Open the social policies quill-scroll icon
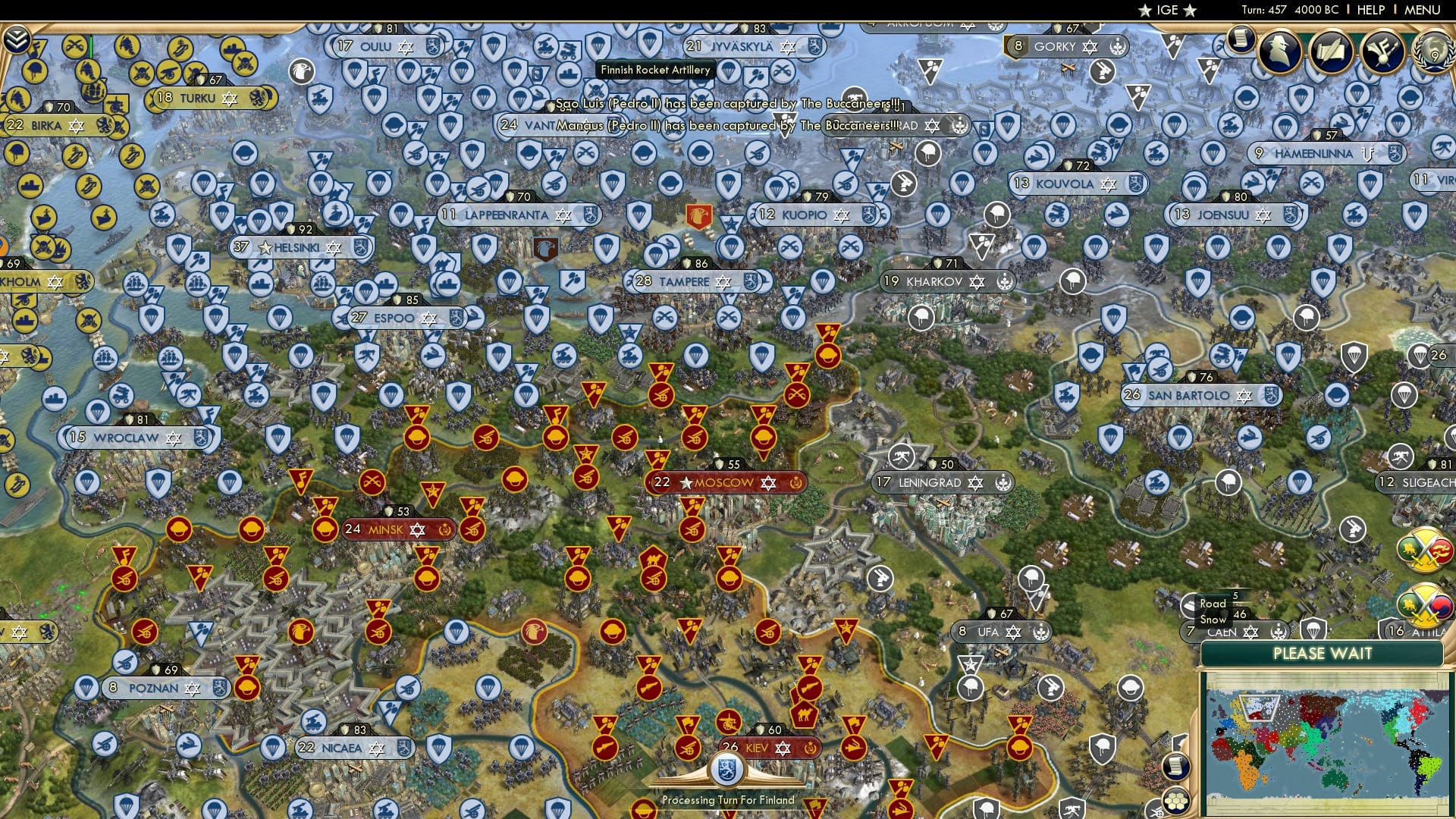Image resolution: width=1456 pixels, height=819 pixels. 1332,52
